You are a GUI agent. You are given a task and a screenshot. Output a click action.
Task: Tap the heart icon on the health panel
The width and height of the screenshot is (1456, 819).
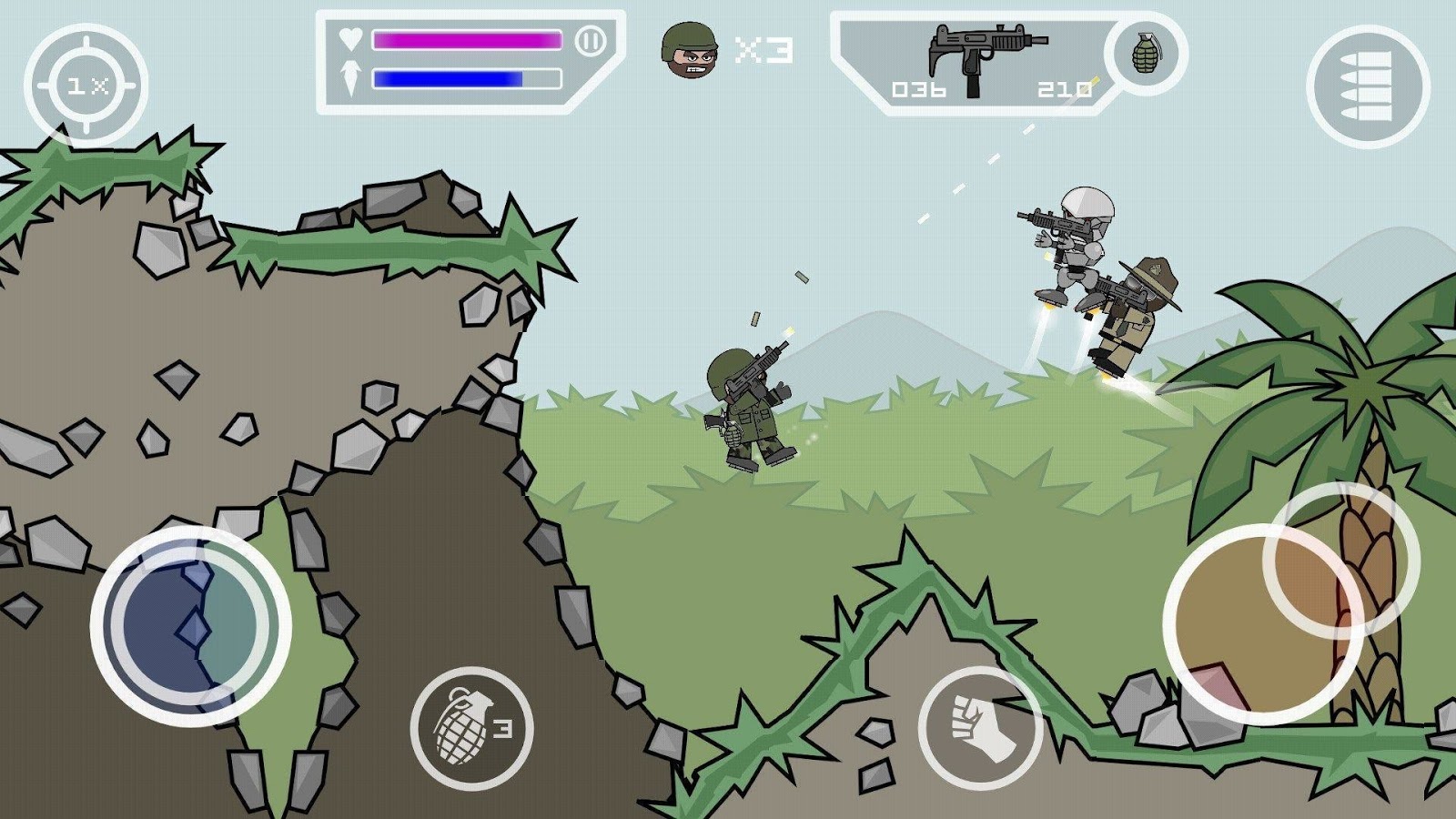(x=353, y=38)
